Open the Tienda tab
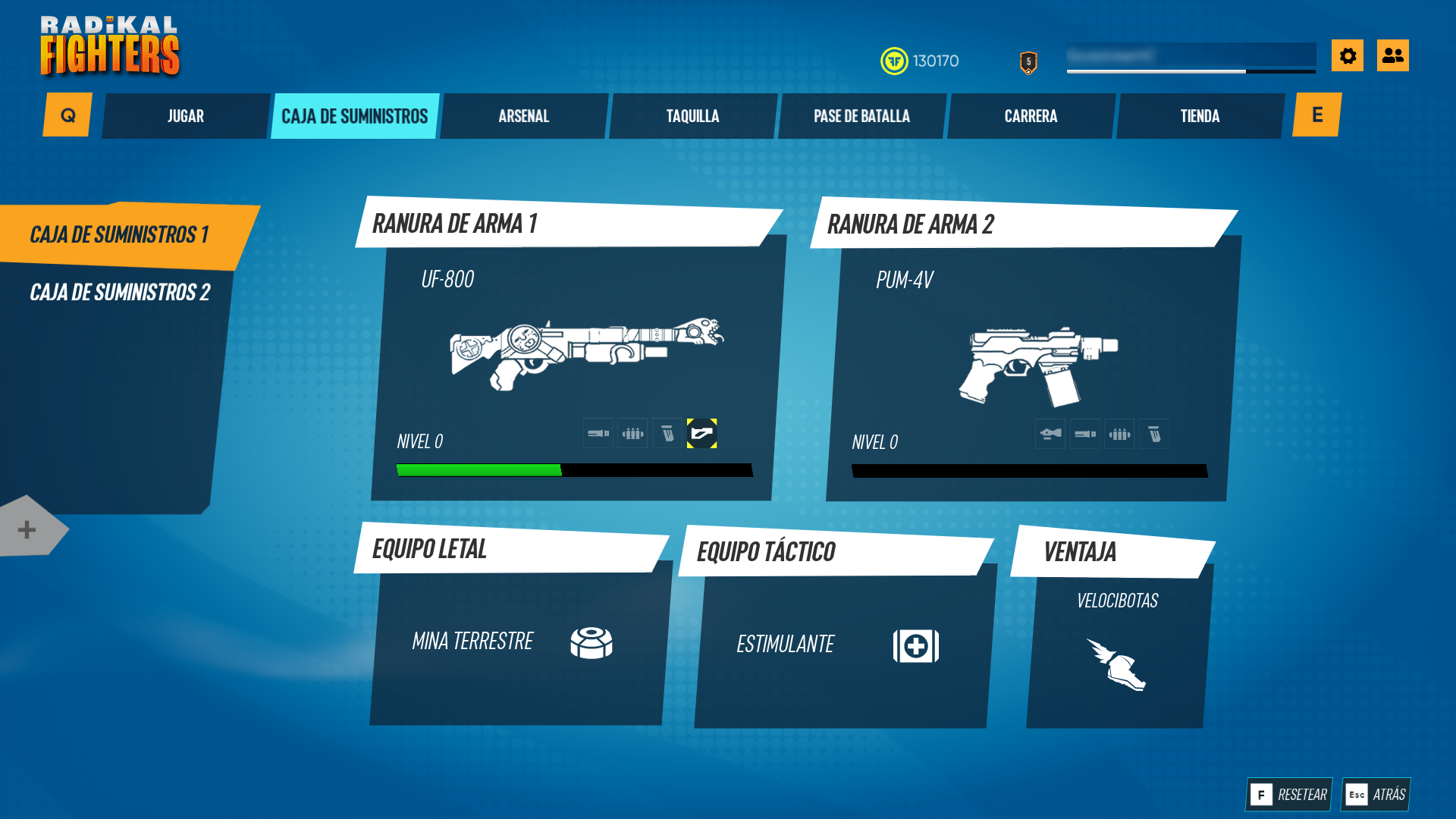Viewport: 1456px width, 819px height. (1200, 116)
